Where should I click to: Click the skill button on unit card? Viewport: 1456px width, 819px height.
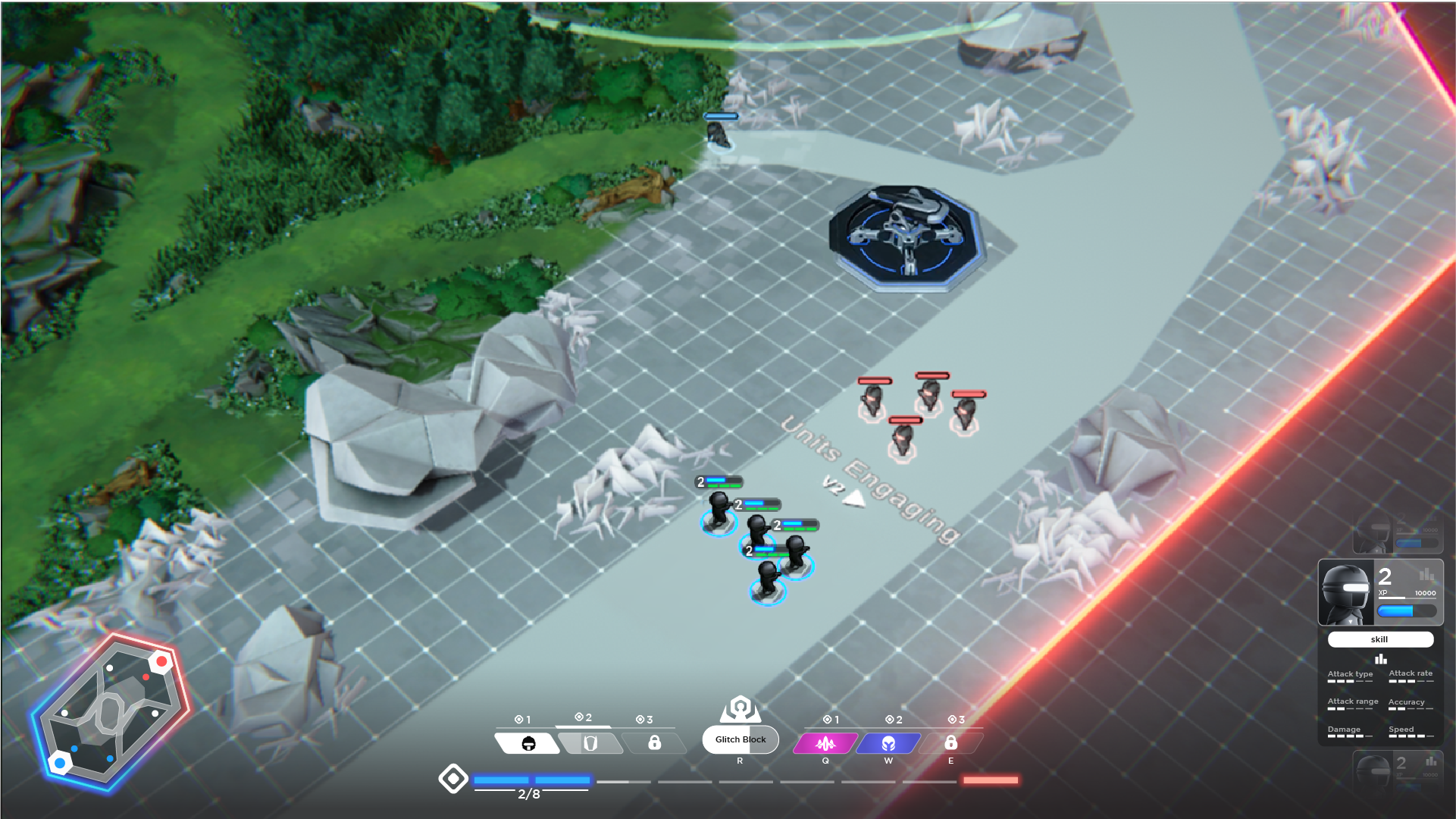pos(1379,639)
